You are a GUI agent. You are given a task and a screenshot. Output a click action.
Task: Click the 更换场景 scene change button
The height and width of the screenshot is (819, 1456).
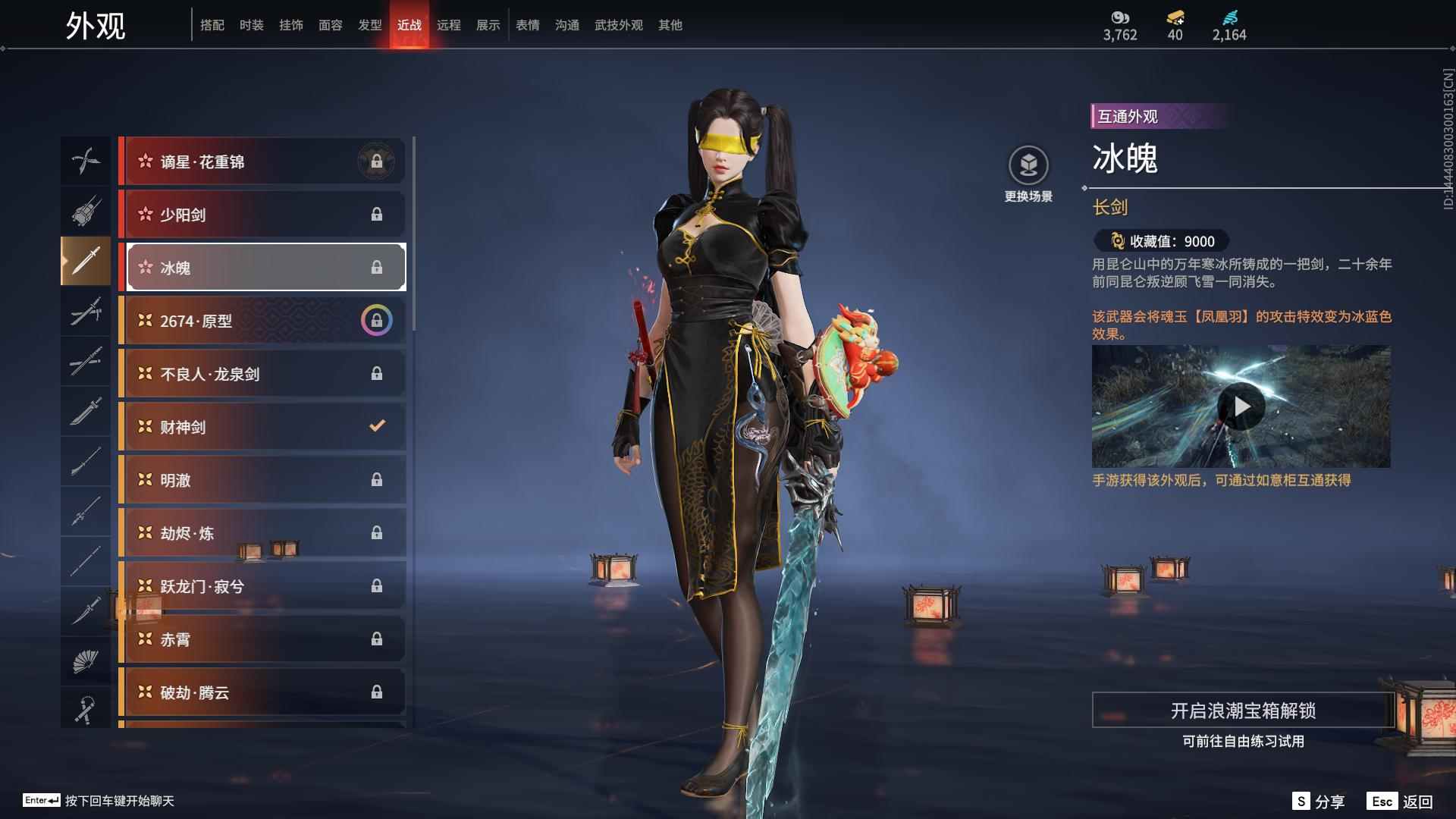[1028, 174]
